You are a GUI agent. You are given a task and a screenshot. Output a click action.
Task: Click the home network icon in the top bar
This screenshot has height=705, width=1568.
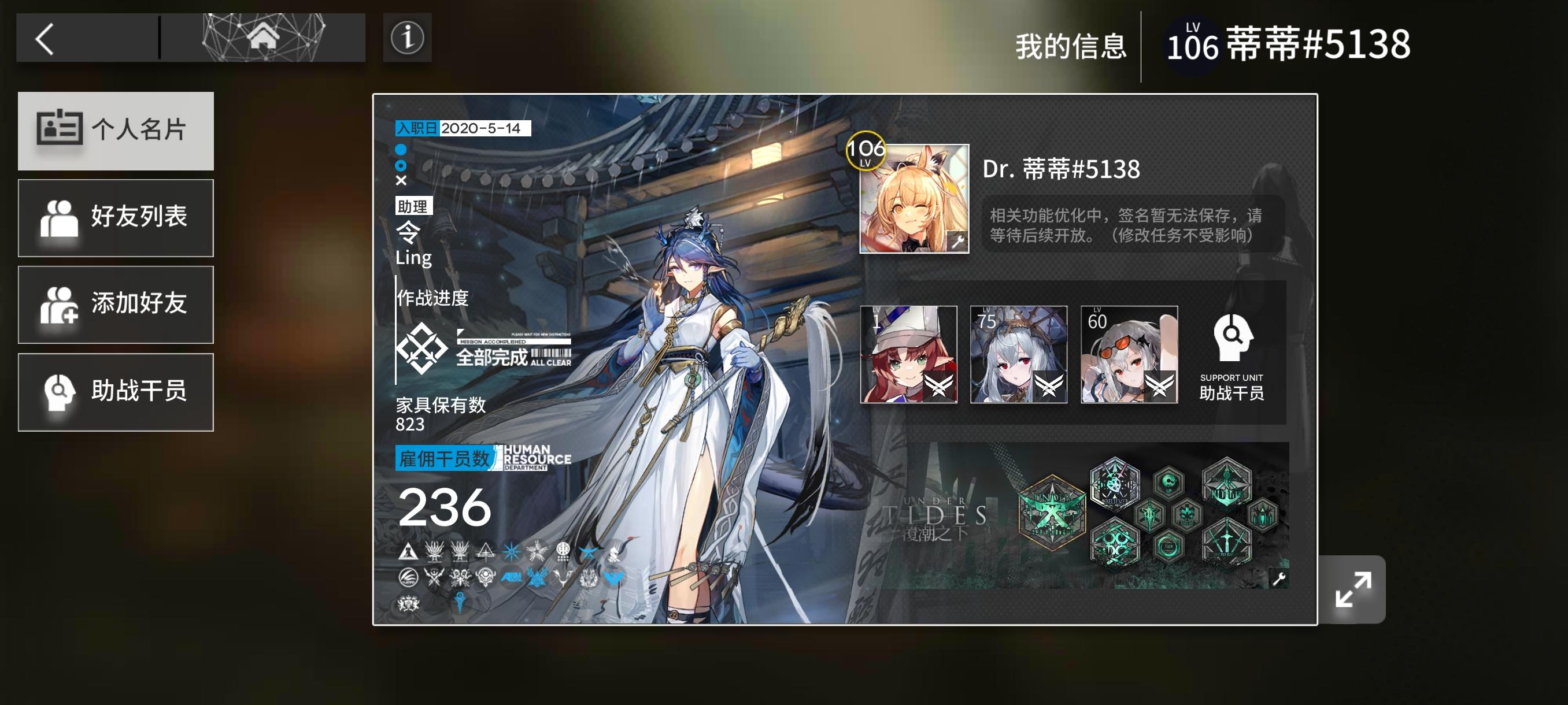coord(264,38)
